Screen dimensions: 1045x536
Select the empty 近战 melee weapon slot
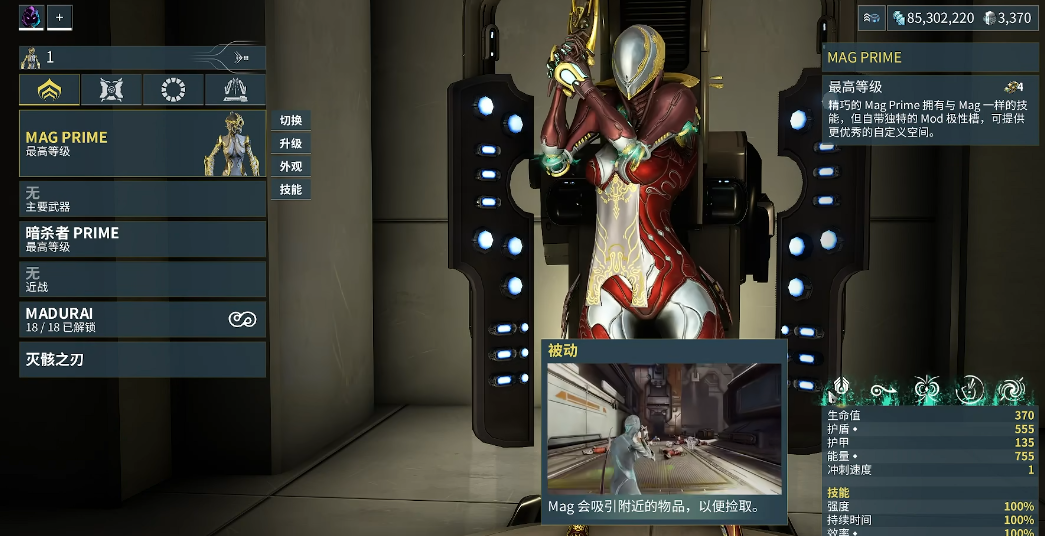(142, 278)
